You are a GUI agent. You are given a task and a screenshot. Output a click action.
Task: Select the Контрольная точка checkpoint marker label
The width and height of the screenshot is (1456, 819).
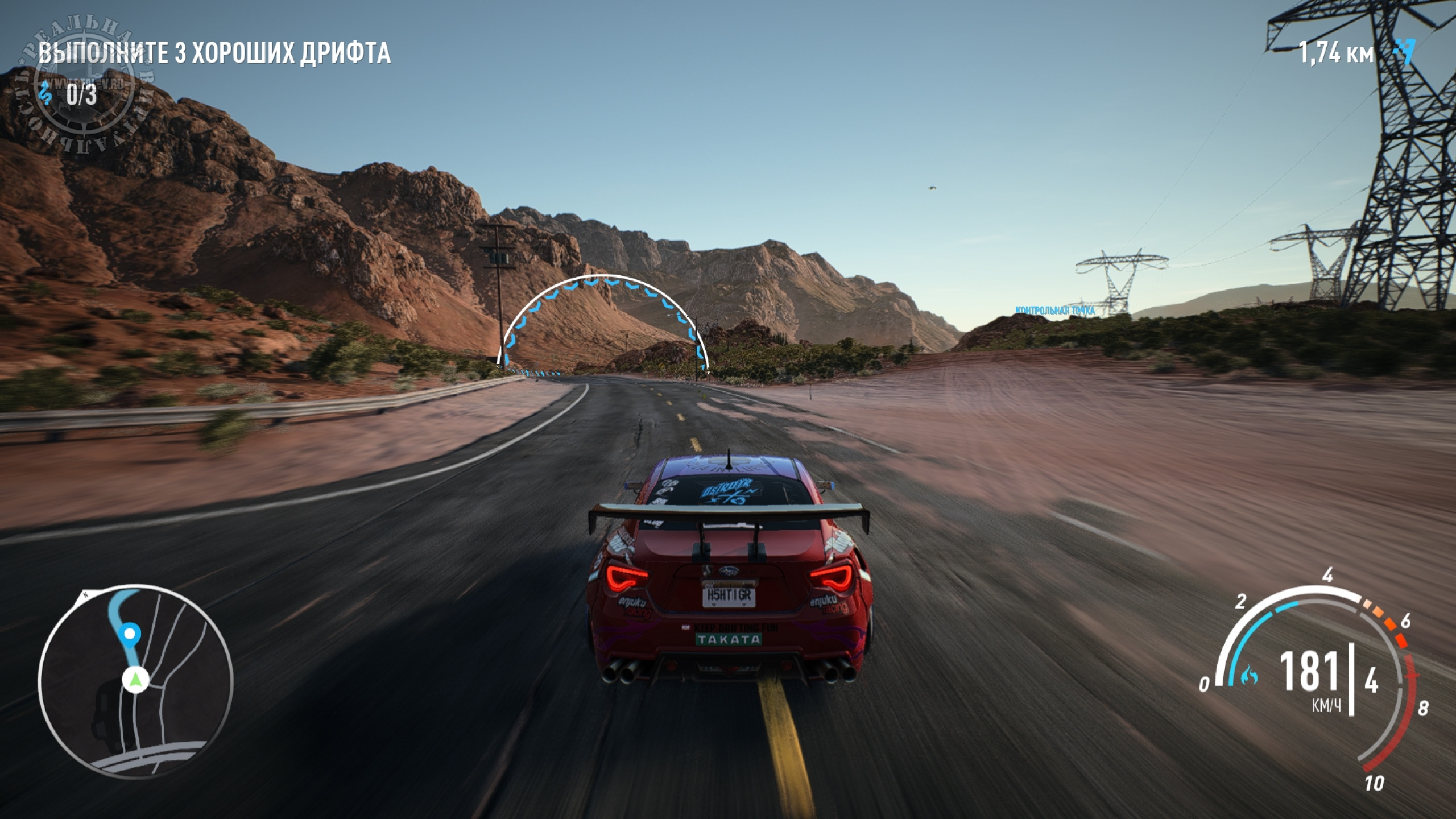1055,311
